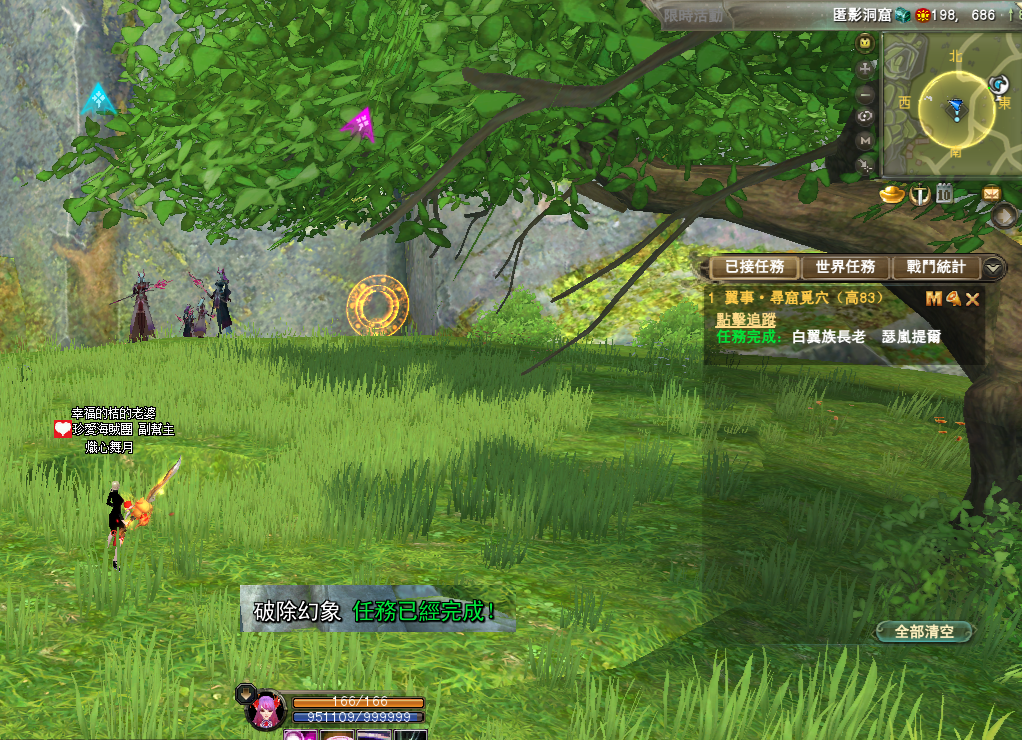
Task: Show the 戰鬥統計 tab
Action: click(936, 267)
